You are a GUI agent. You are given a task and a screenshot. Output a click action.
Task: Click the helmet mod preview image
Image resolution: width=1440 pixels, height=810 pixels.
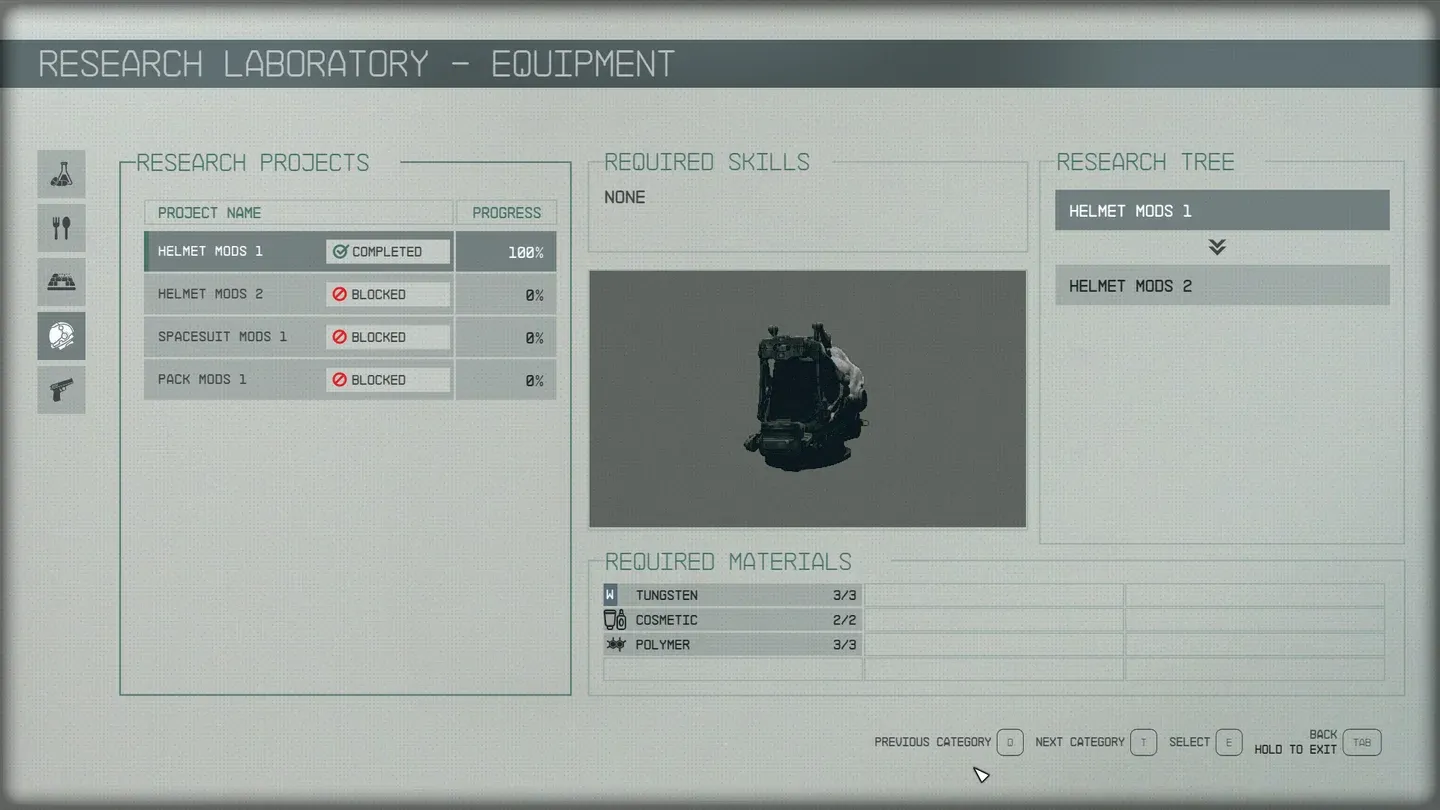(x=807, y=398)
